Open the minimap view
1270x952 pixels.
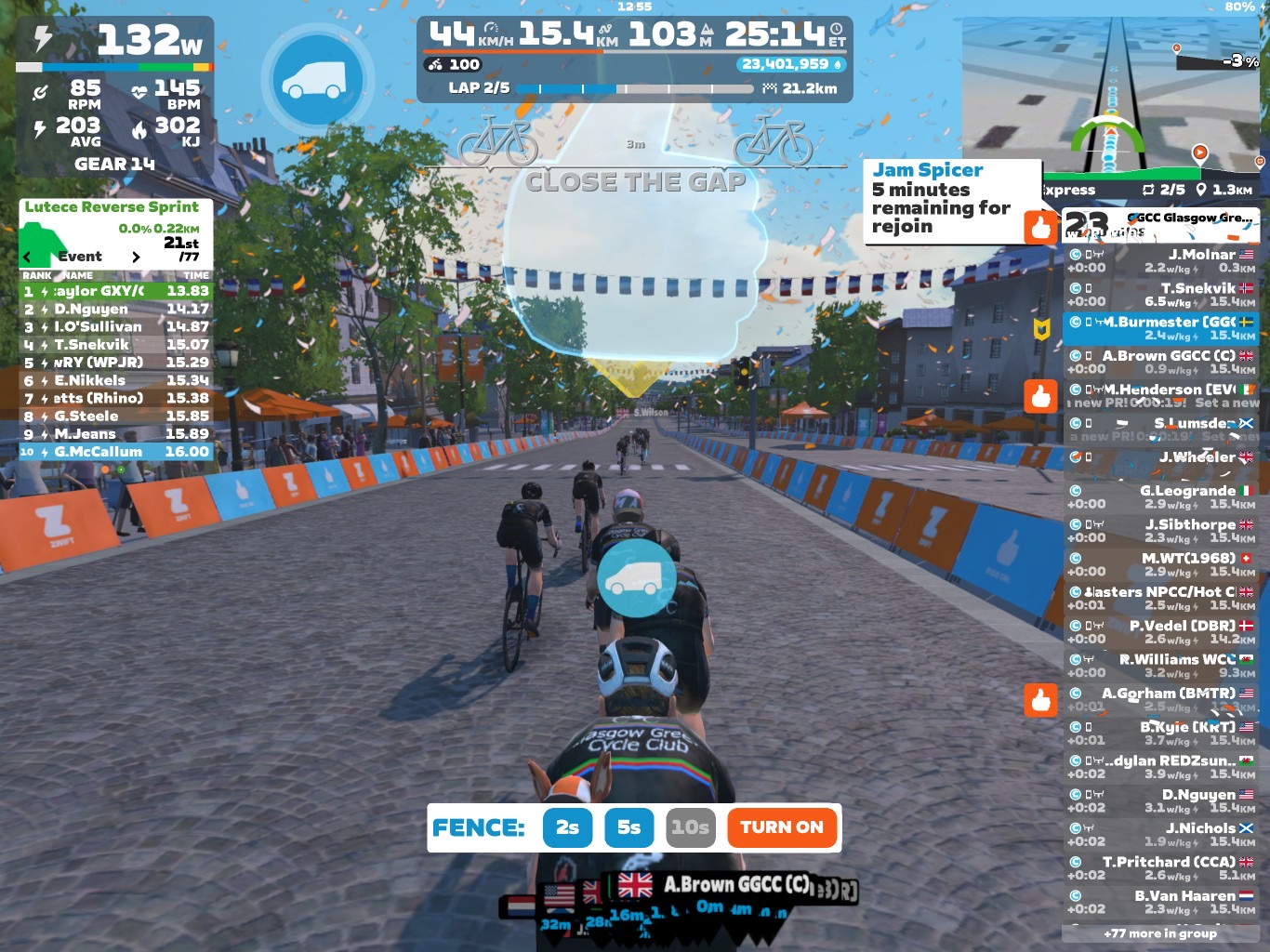point(1112,93)
